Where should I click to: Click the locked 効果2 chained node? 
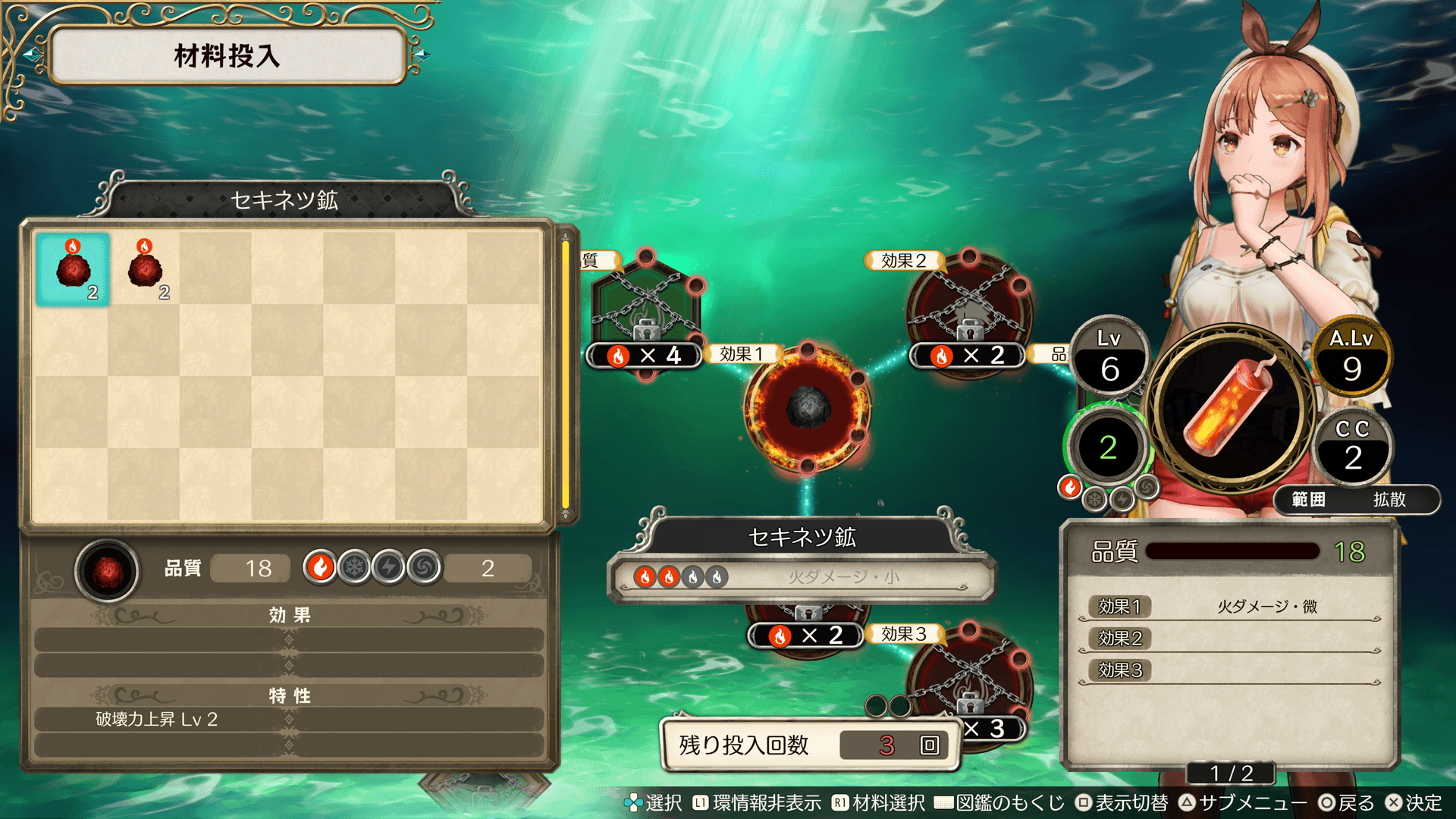point(969,309)
